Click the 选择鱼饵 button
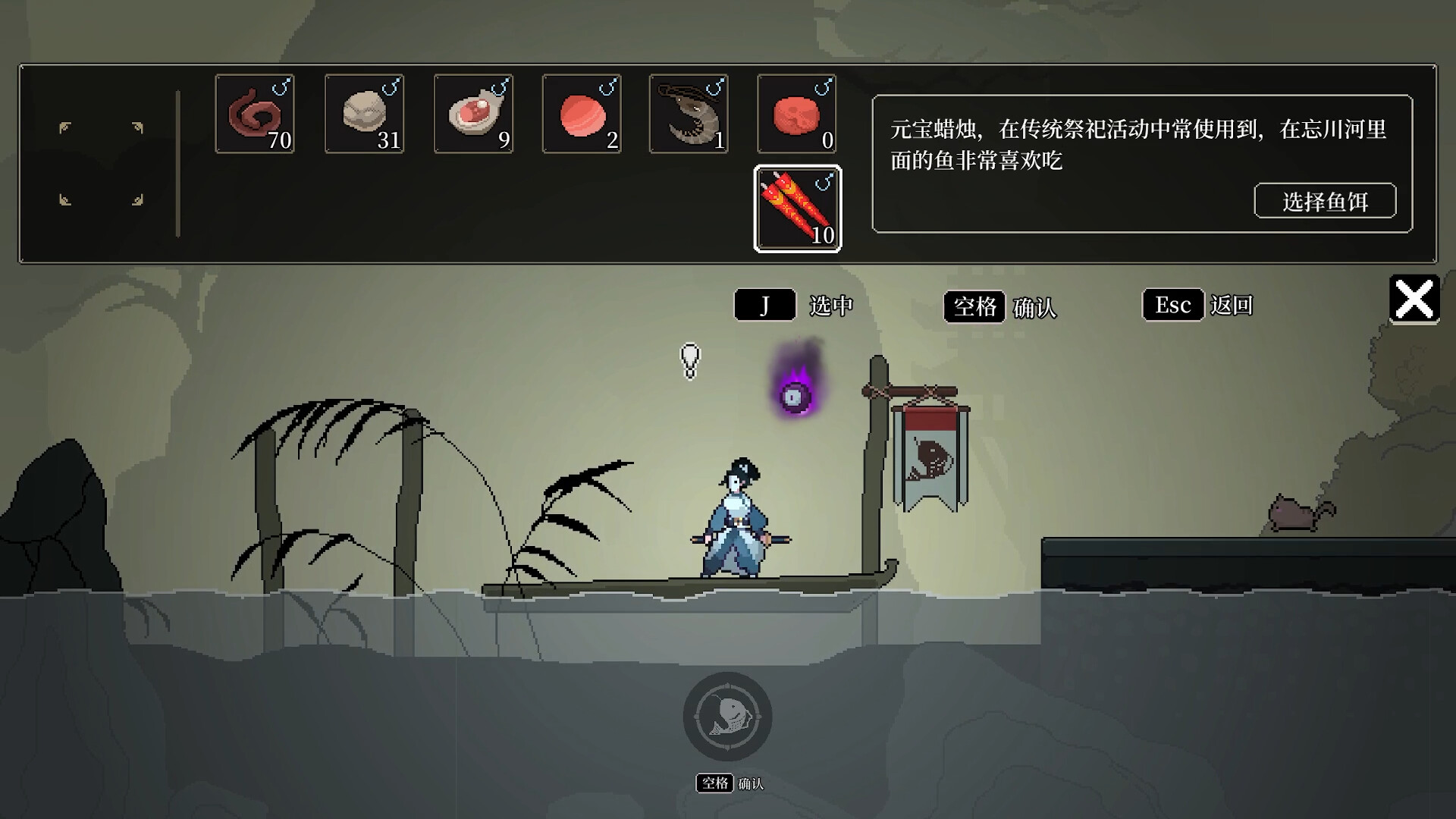This screenshot has width=1456, height=819. (1326, 200)
